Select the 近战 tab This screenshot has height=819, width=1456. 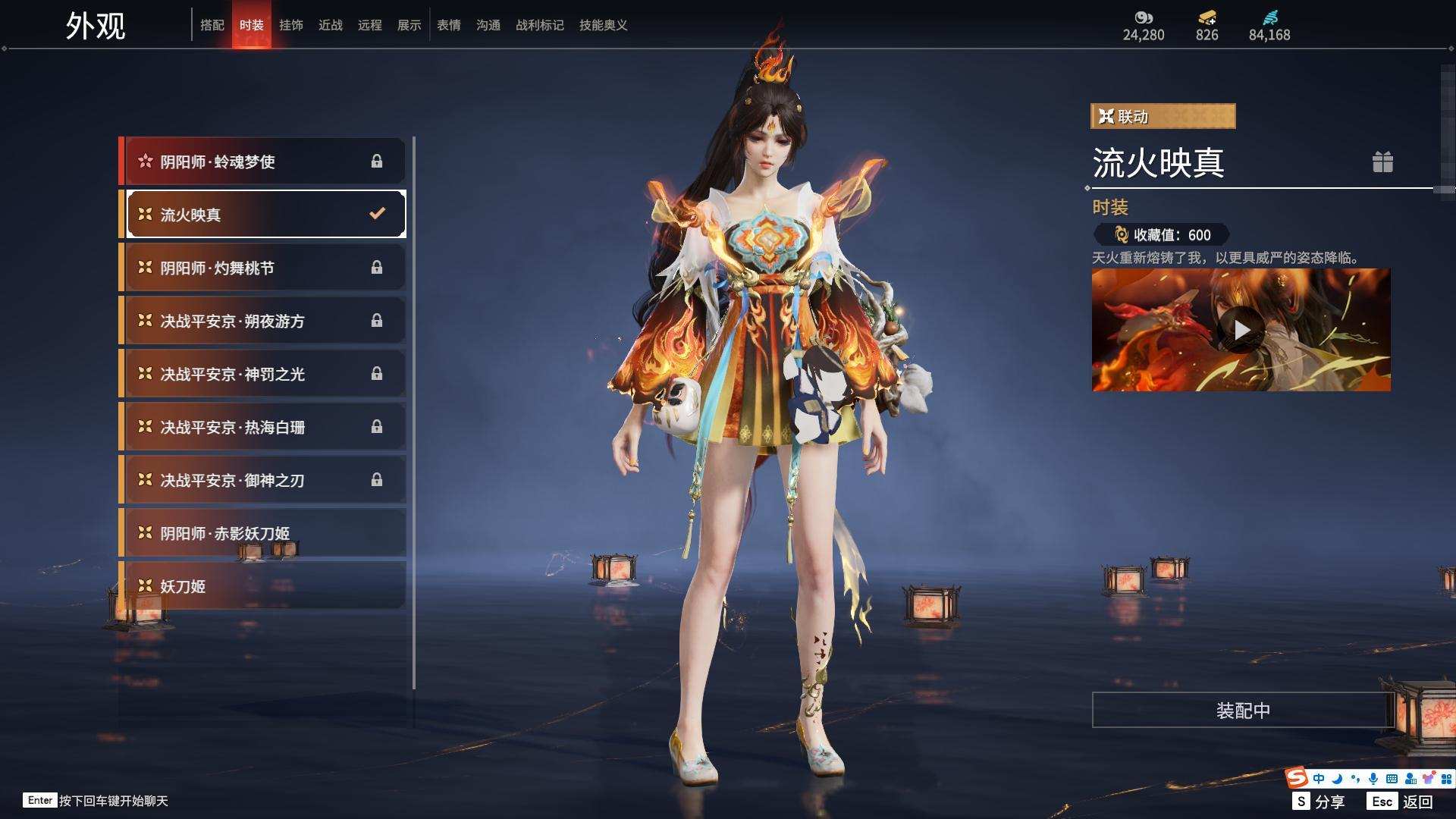point(331,25)
